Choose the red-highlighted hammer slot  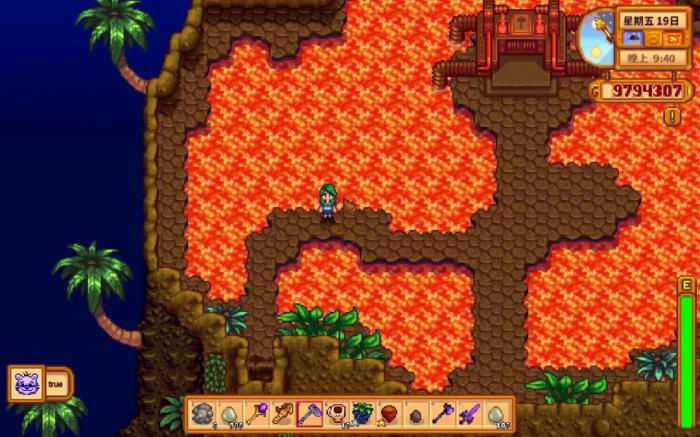pyautogui.click(x=309, y=414)
